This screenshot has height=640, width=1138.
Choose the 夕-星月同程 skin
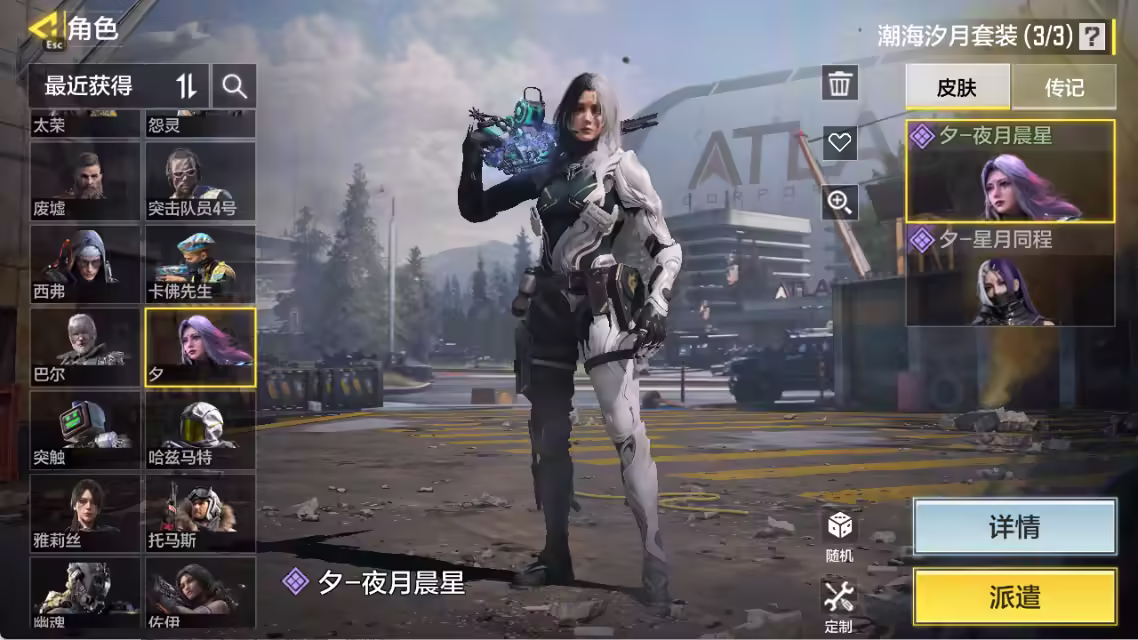[1010, 276]
